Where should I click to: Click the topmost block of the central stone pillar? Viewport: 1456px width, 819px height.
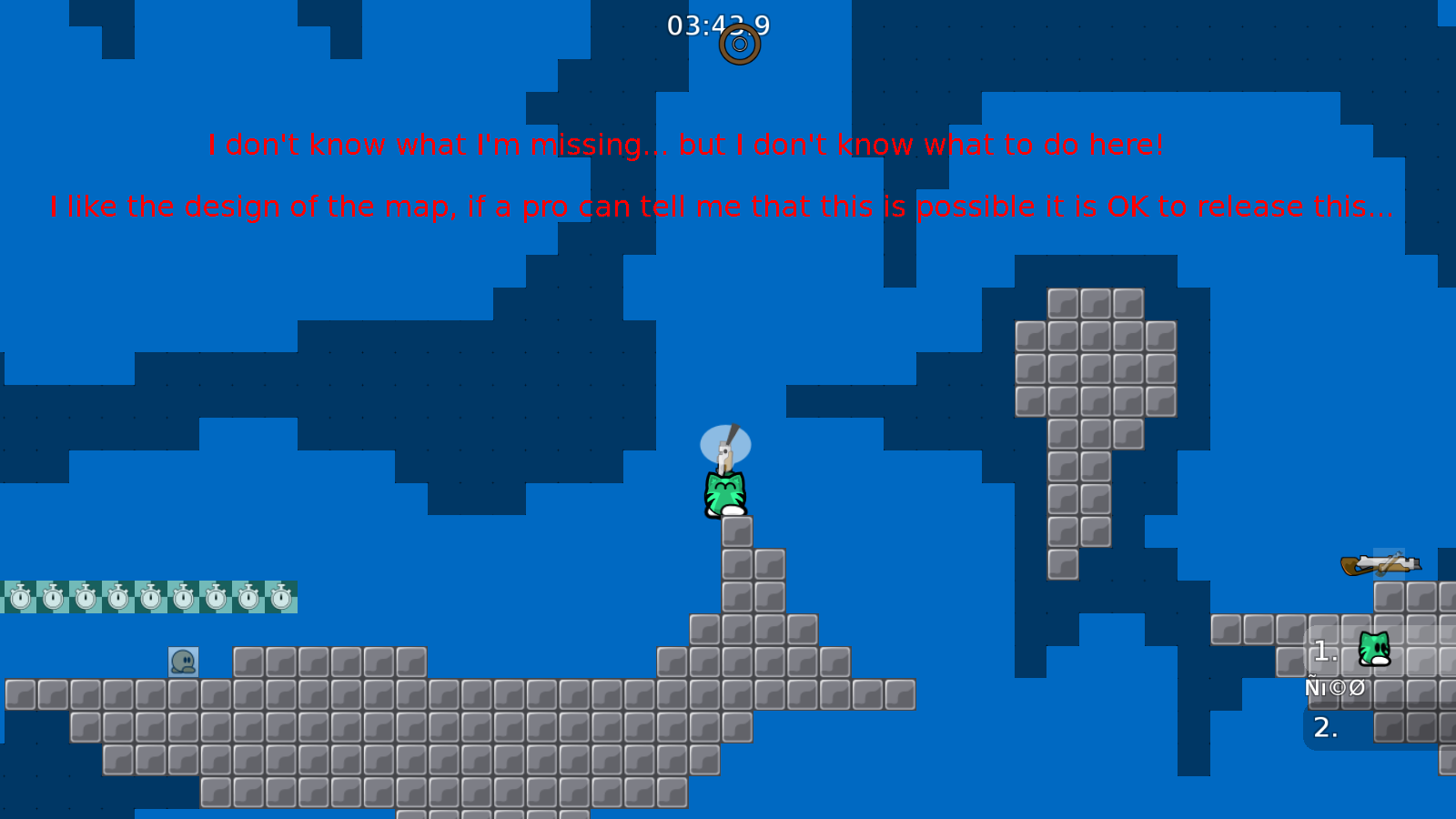tap(737, 530)
